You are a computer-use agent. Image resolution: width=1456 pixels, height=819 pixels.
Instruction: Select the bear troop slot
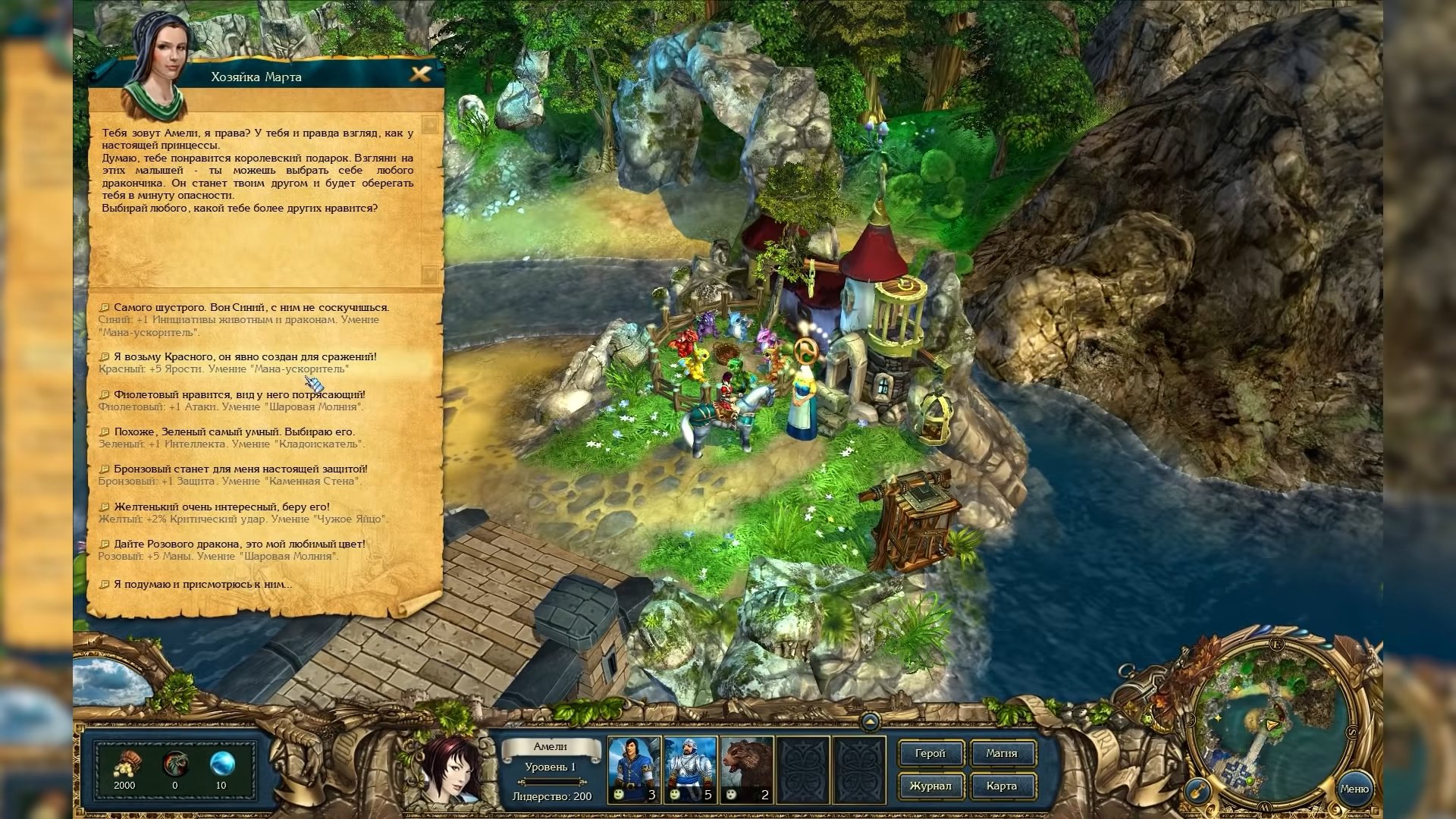pos(746,769)
